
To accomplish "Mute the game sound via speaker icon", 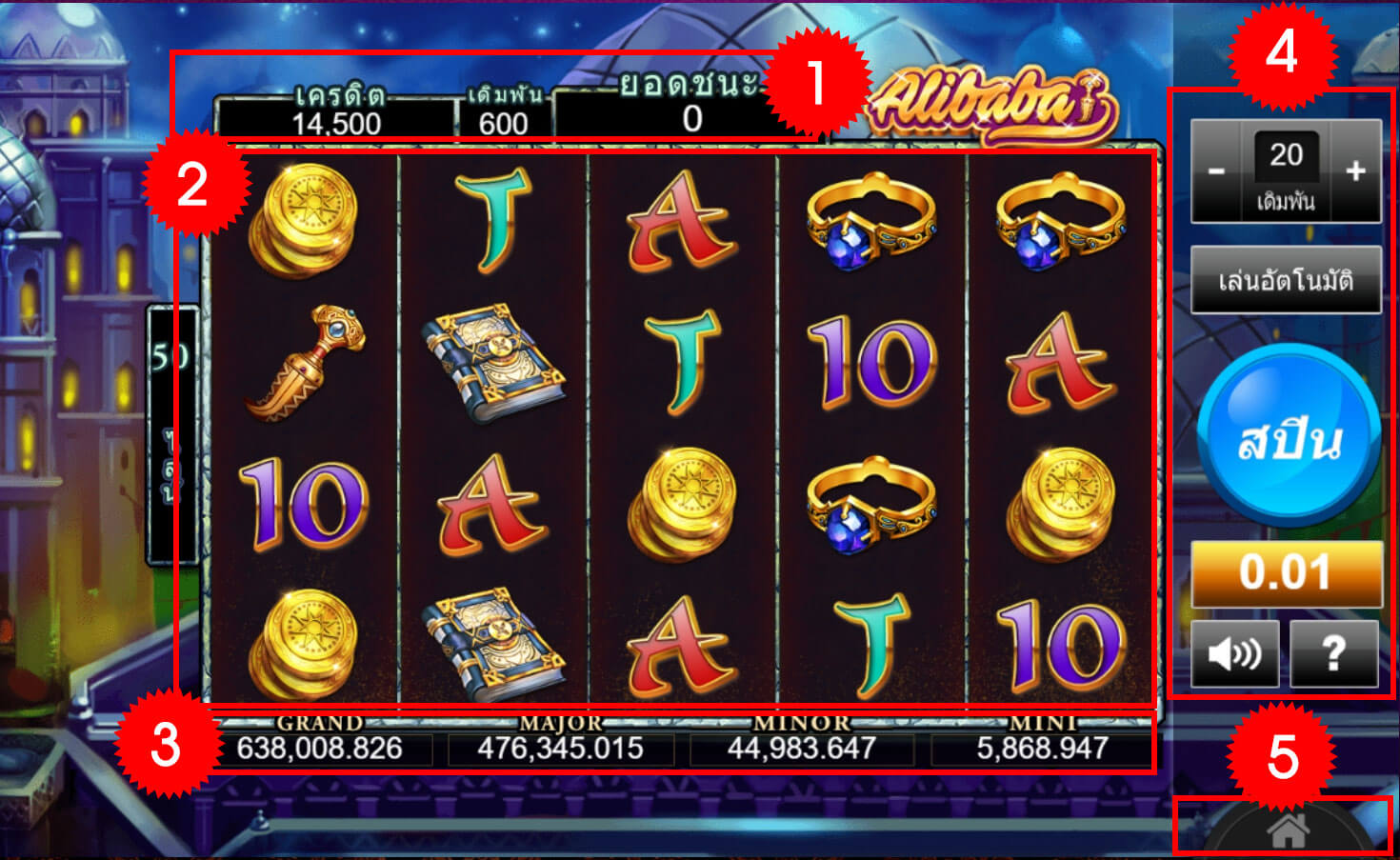I will (x=1235, y=652).
